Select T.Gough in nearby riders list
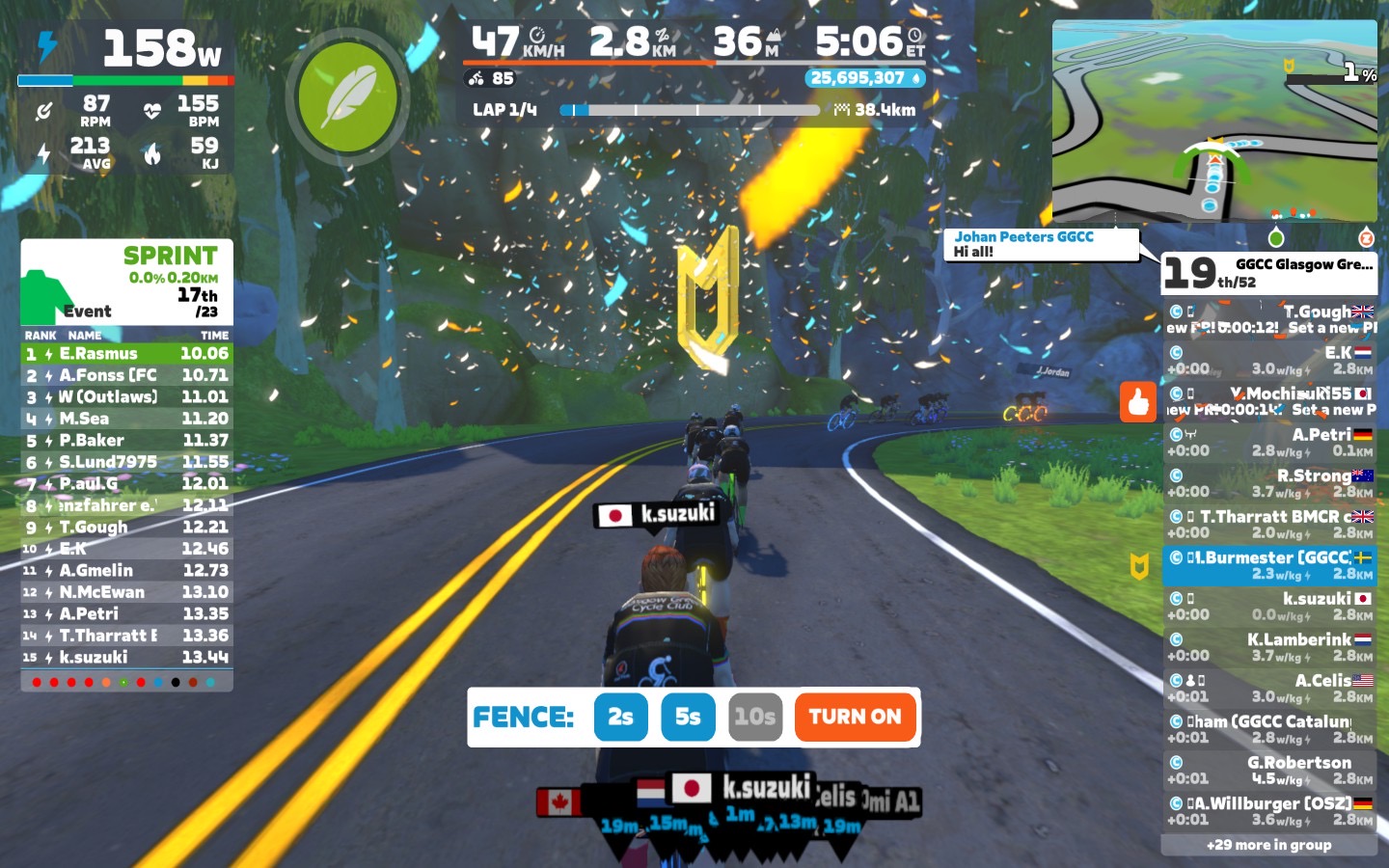 coord(1269,319)
